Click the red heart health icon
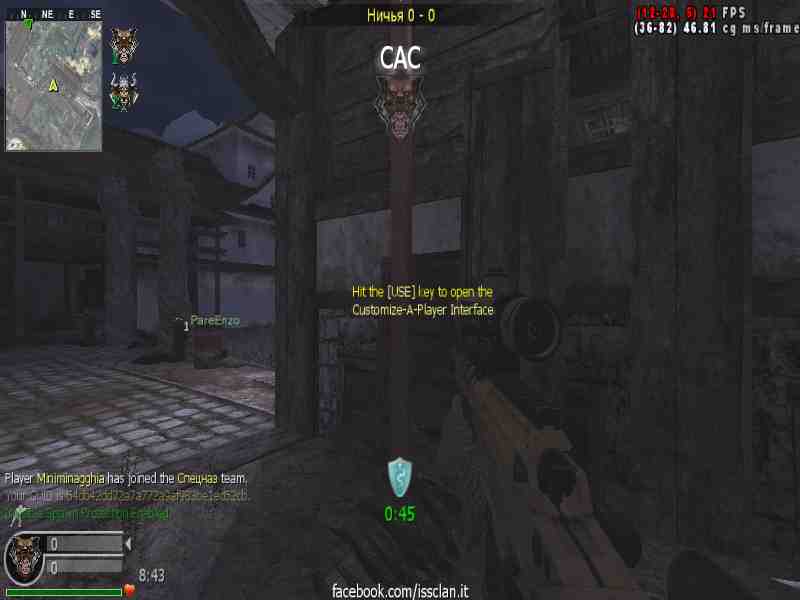Image resolution: width=800 pixels, height=600 pixels. [x=129, y=590]
